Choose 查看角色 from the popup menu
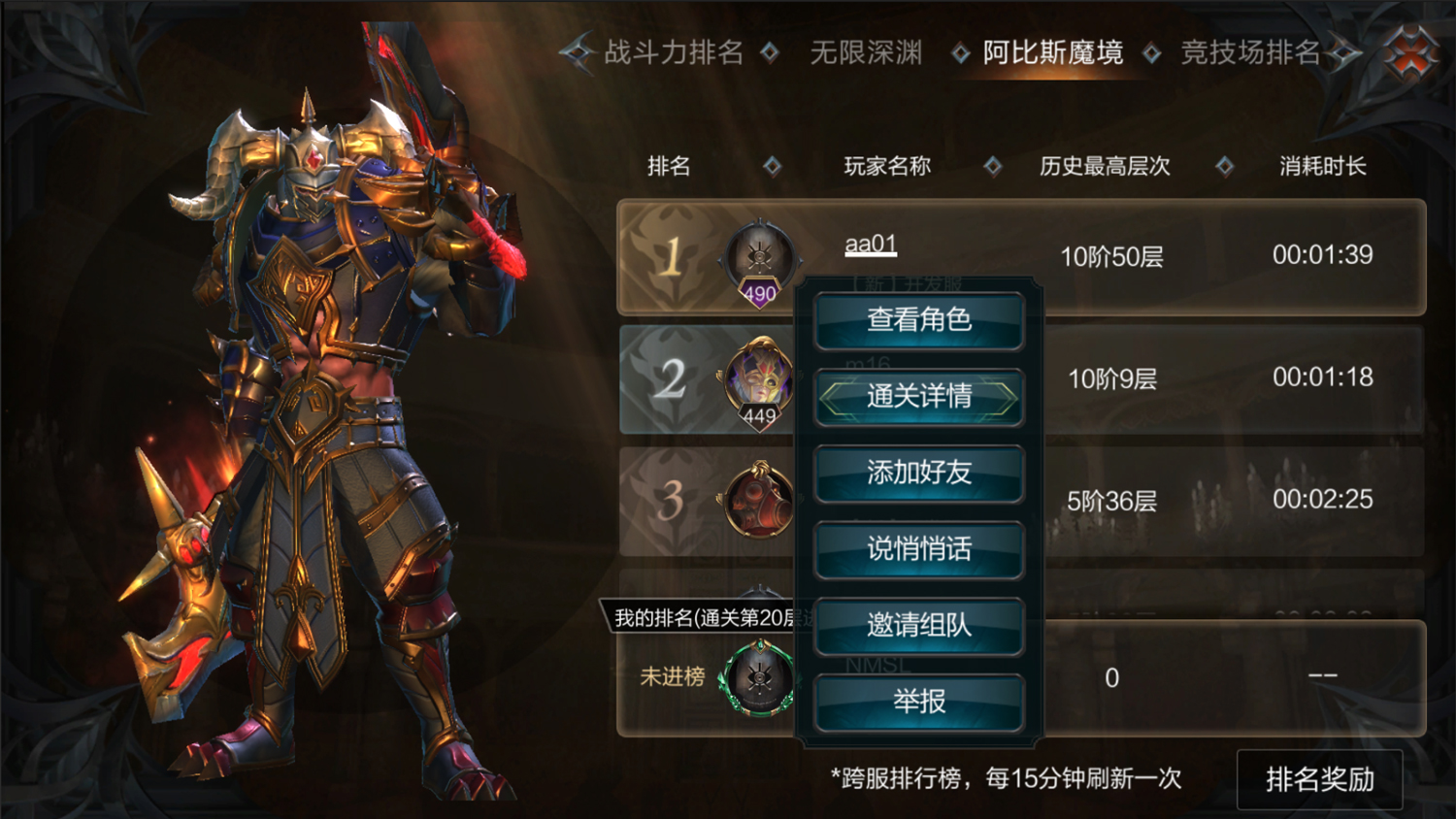This screenshot has width=1456, height=819. point(918,320)
